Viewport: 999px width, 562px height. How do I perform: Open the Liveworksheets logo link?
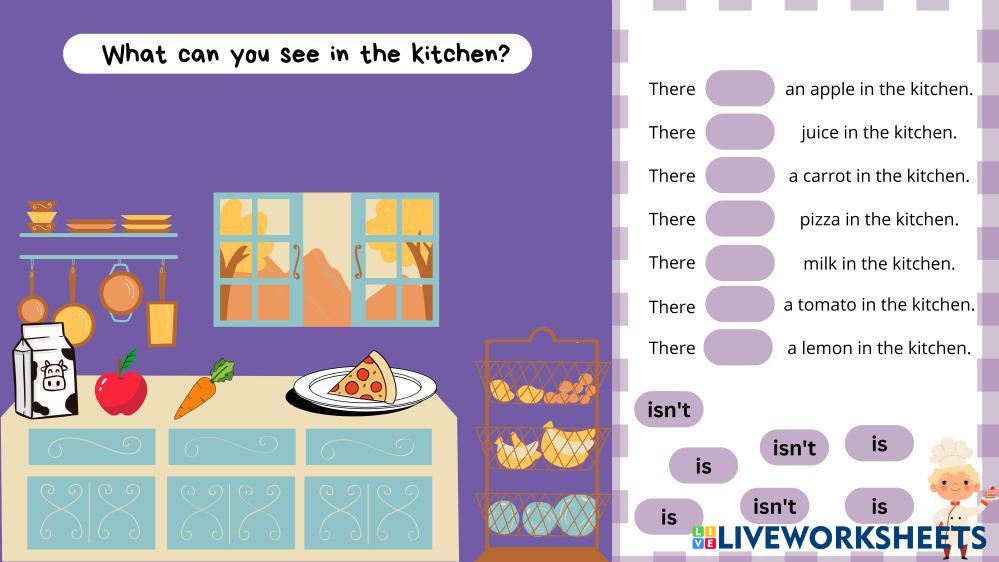click(x=838, y=538)
